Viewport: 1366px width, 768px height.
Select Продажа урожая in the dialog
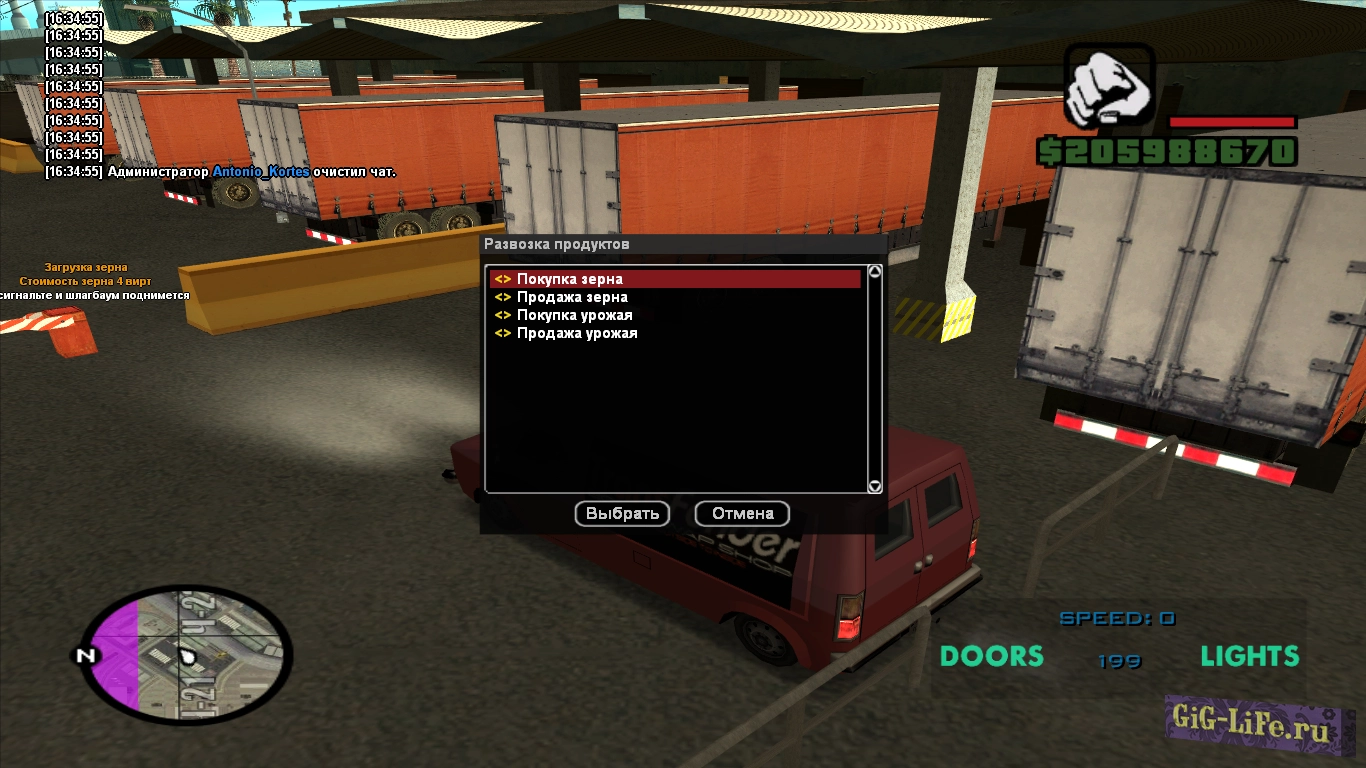[576, 333]
